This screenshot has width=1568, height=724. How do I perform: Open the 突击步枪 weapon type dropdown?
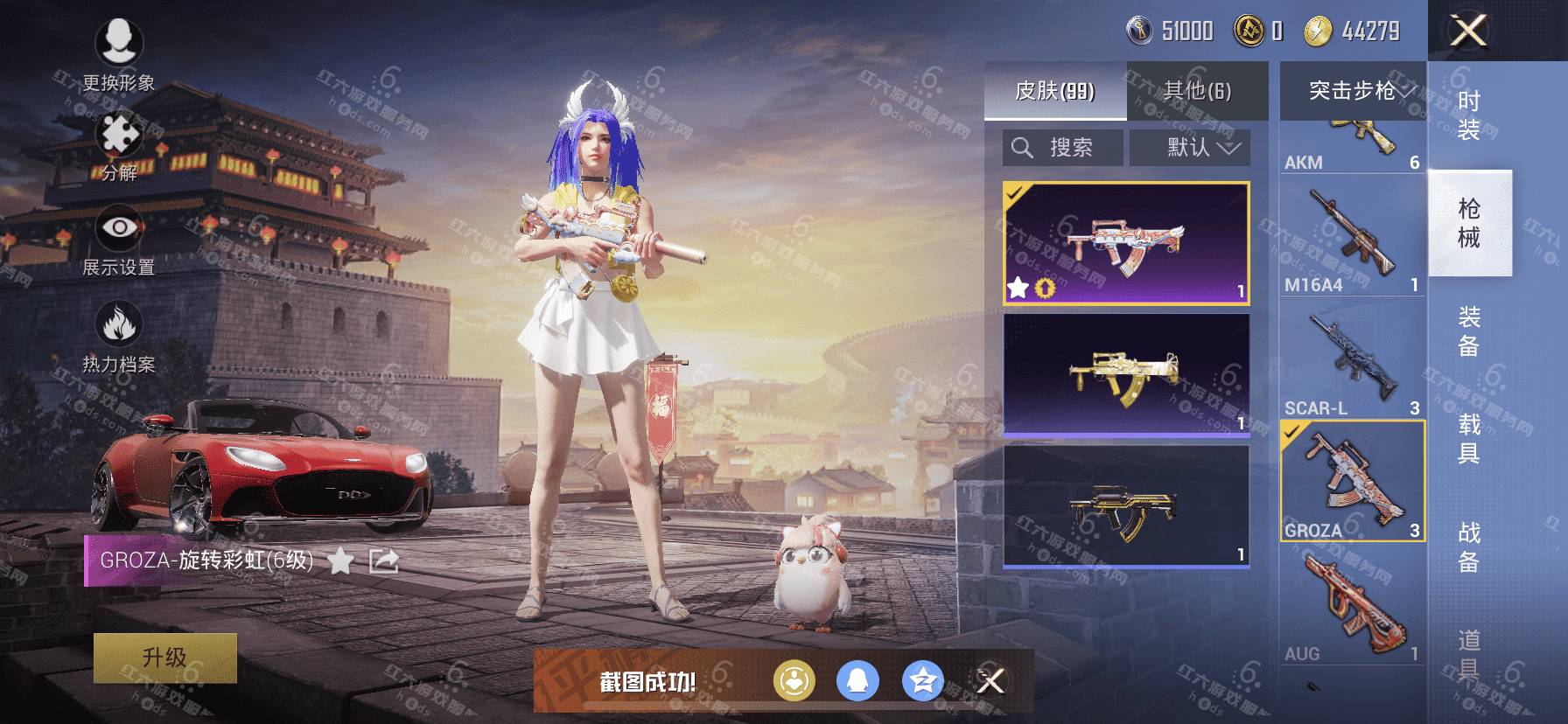coord(1354,91)
